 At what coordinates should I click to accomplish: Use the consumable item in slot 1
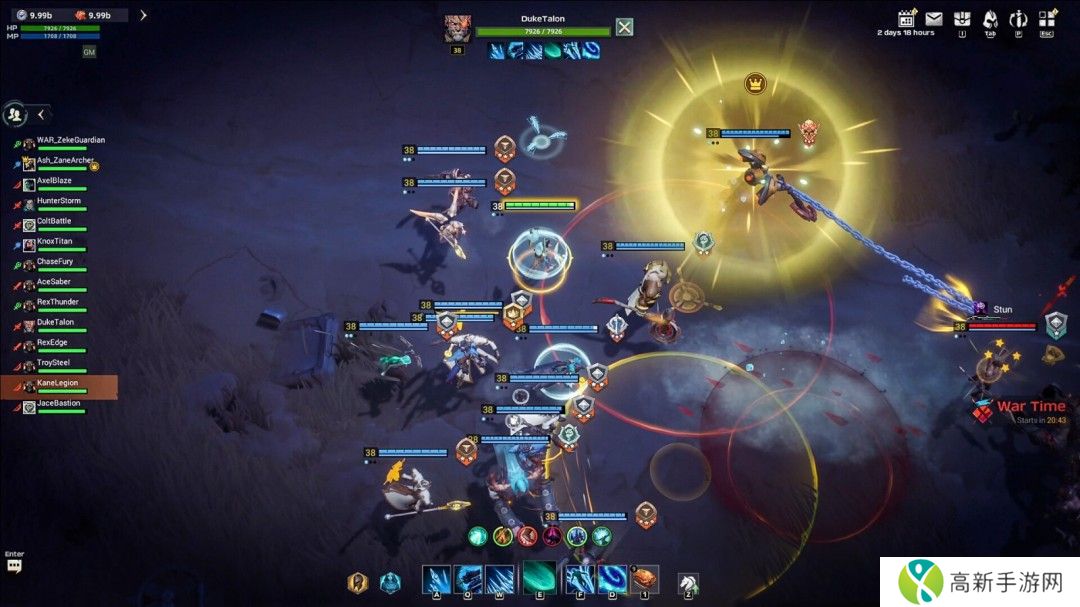click(x=645, y=579)
